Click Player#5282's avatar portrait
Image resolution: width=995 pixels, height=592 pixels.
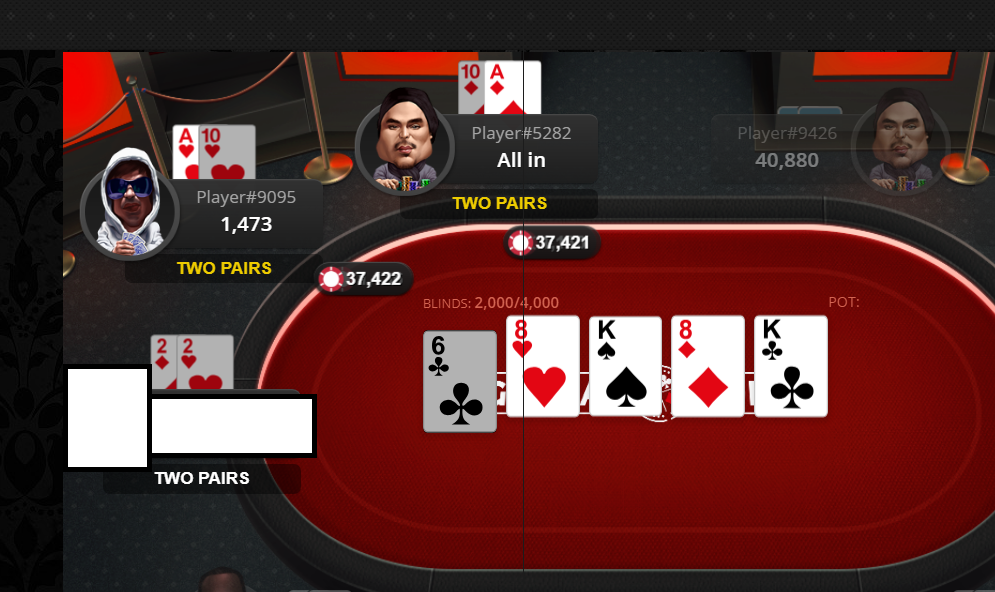coord(405,139)
